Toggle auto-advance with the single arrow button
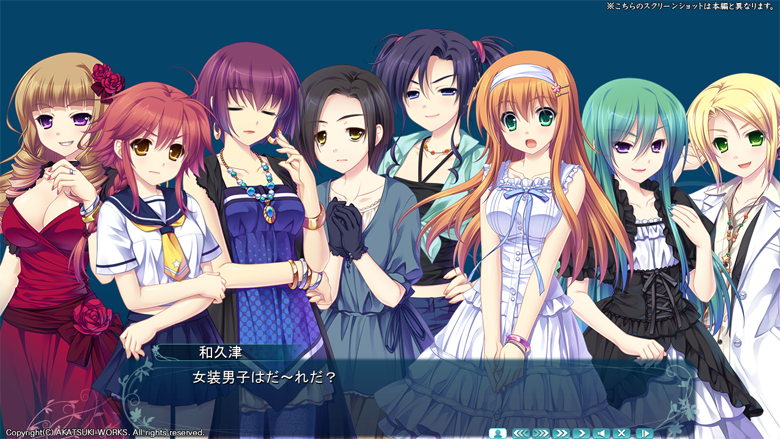The width and height of the screenshot is (780, 439). coord(581,432)
